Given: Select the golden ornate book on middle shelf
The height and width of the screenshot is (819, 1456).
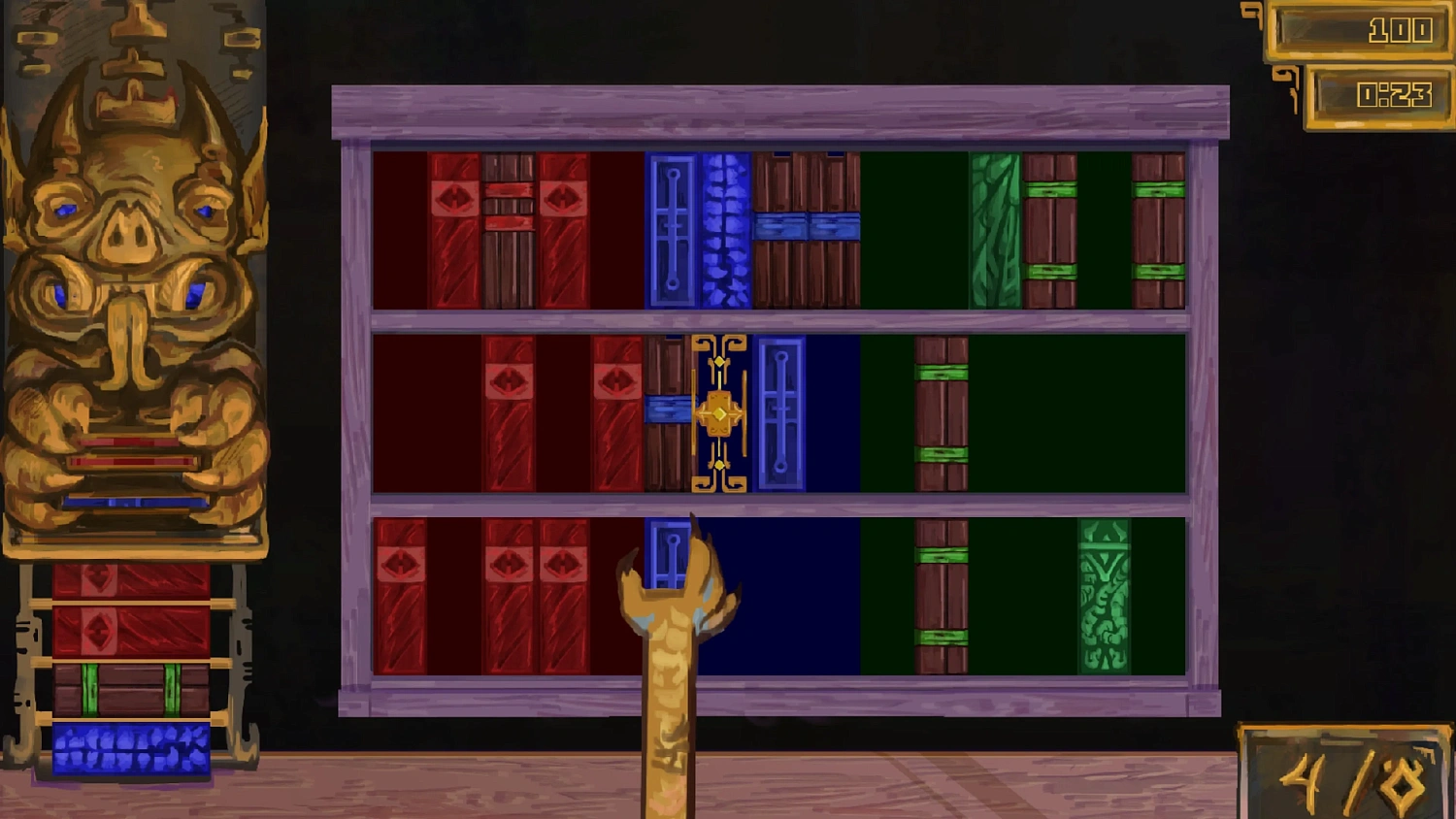Looking at the screenshot, I should tap(718, 412).
